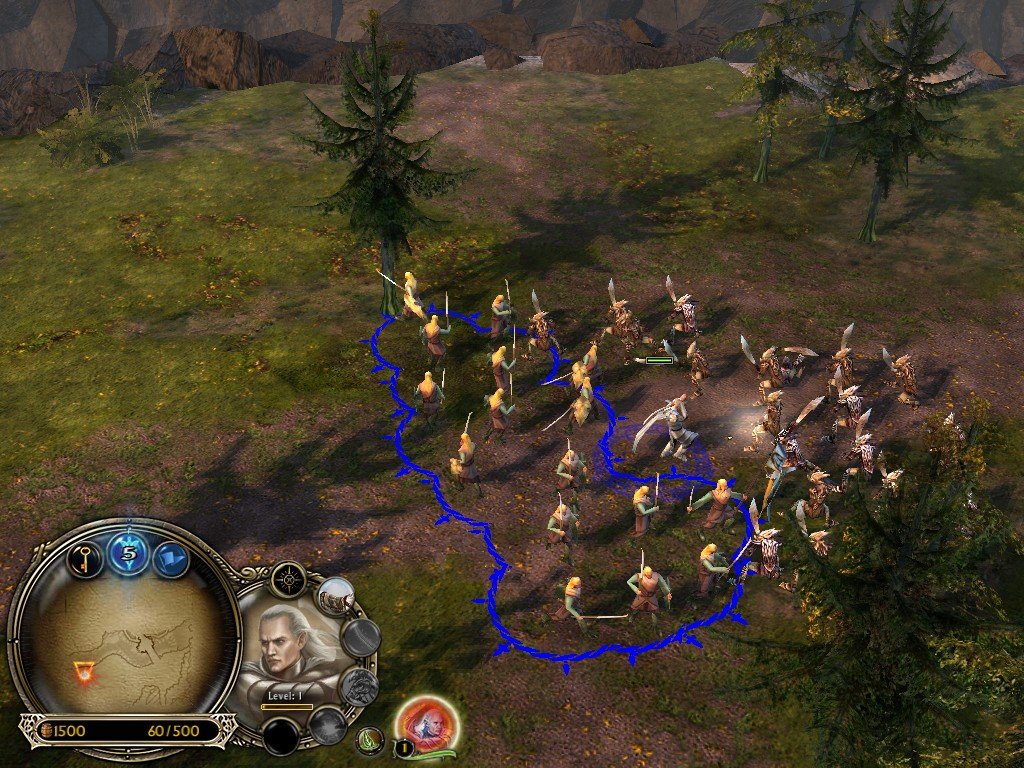Screen dimensions: 1024x768
Task: Click the small green leaf icon
Action: 371,741
